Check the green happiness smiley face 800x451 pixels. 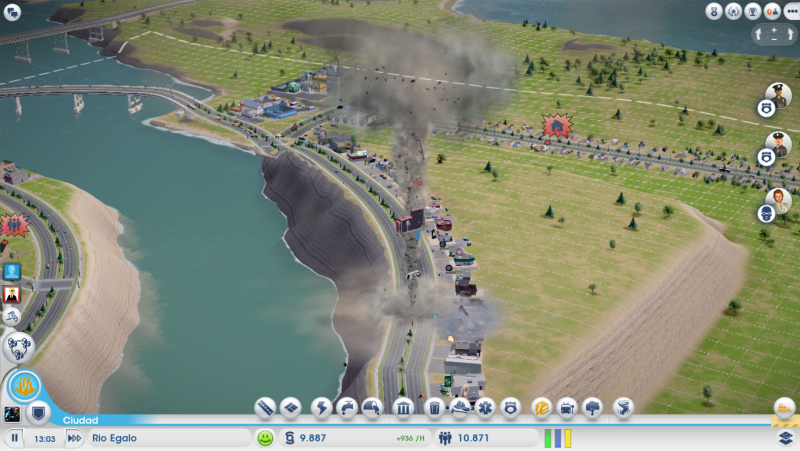pyautogui.click(x=265, y=438)
